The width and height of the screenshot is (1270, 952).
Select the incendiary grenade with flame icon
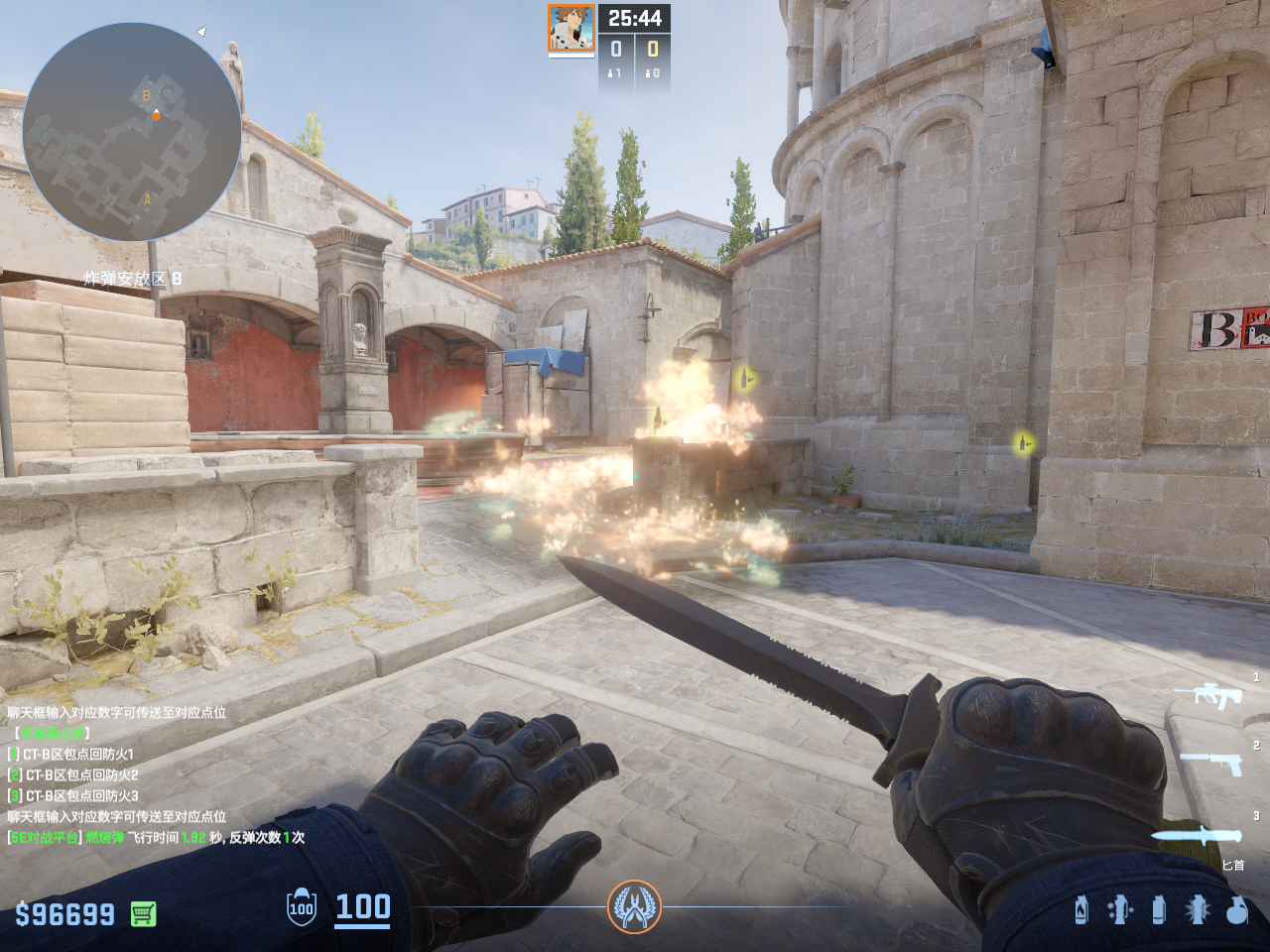click(x=1081, y=909)
